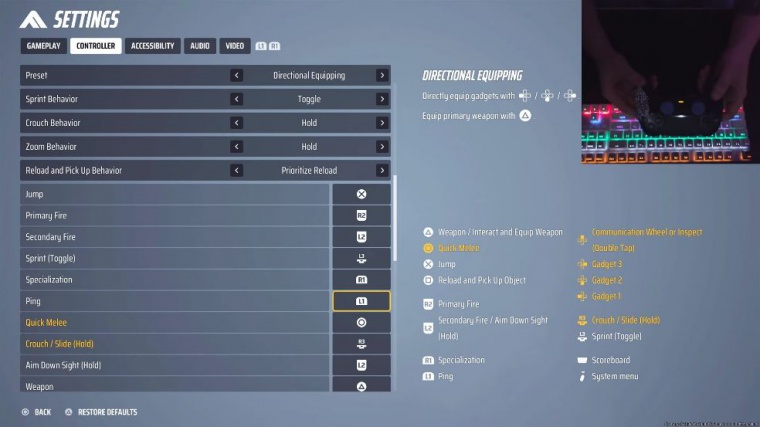
Task: Select the Video settings tab
Action: (234, 46)
